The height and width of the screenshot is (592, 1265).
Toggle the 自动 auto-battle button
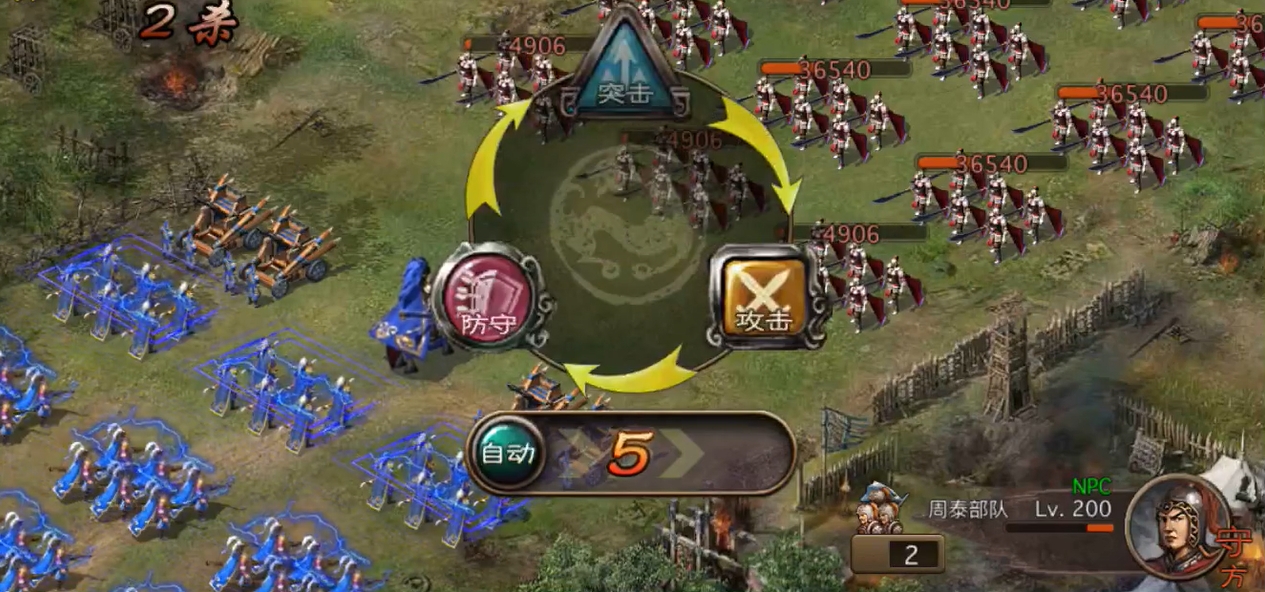(x=508, y=453)
